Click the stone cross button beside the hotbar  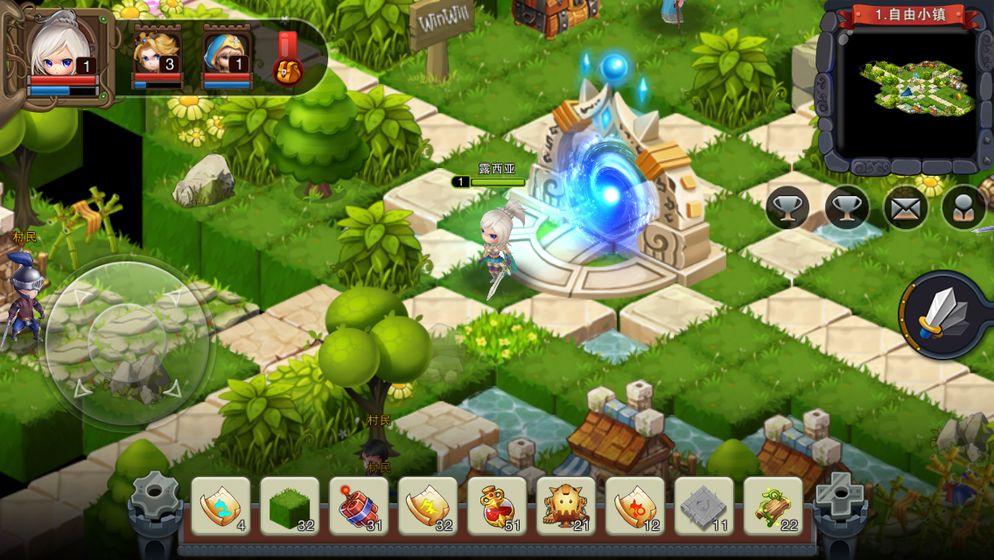click(x=839, y=495)
